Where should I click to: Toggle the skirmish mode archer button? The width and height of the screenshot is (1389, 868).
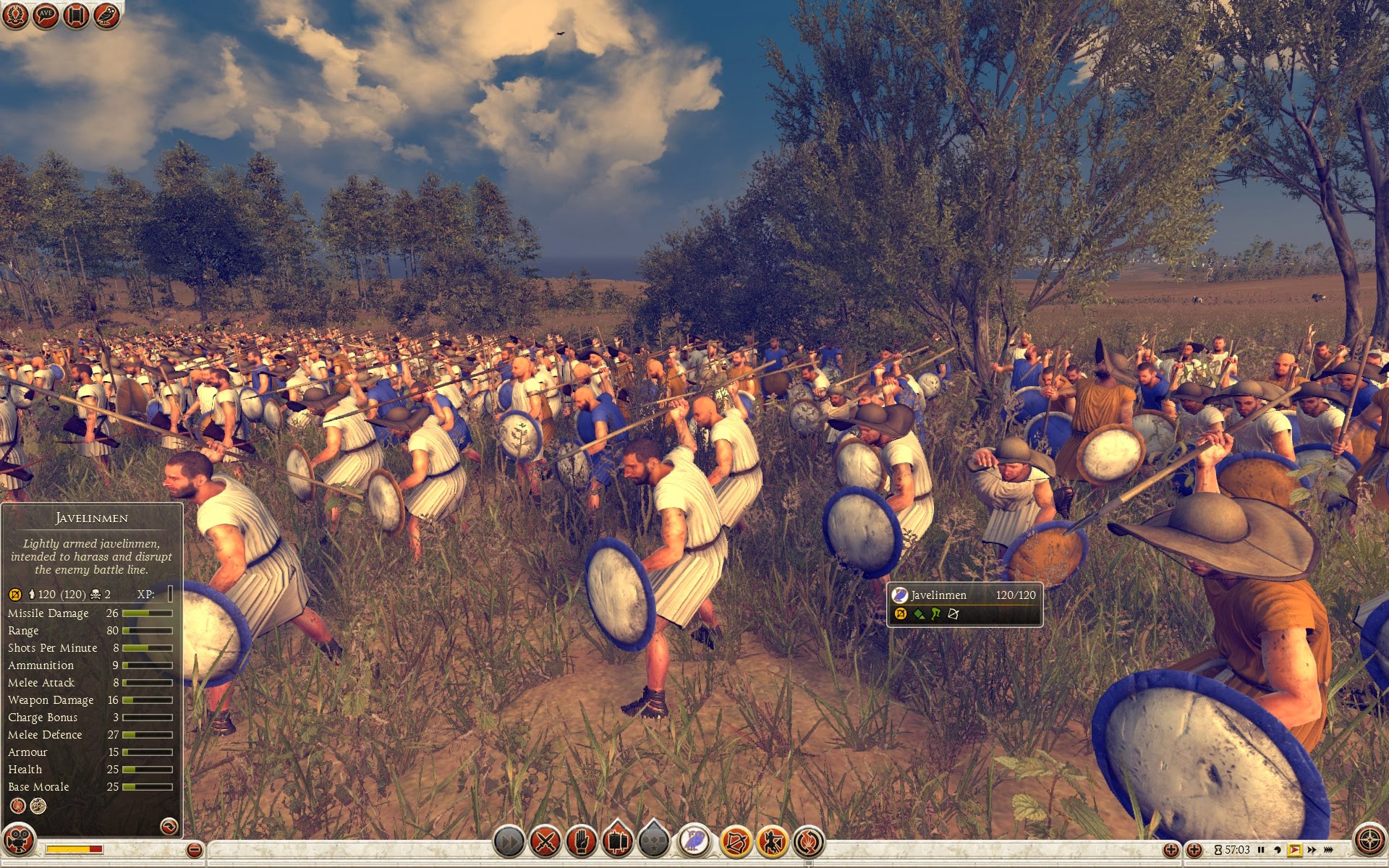pos(772,841)
